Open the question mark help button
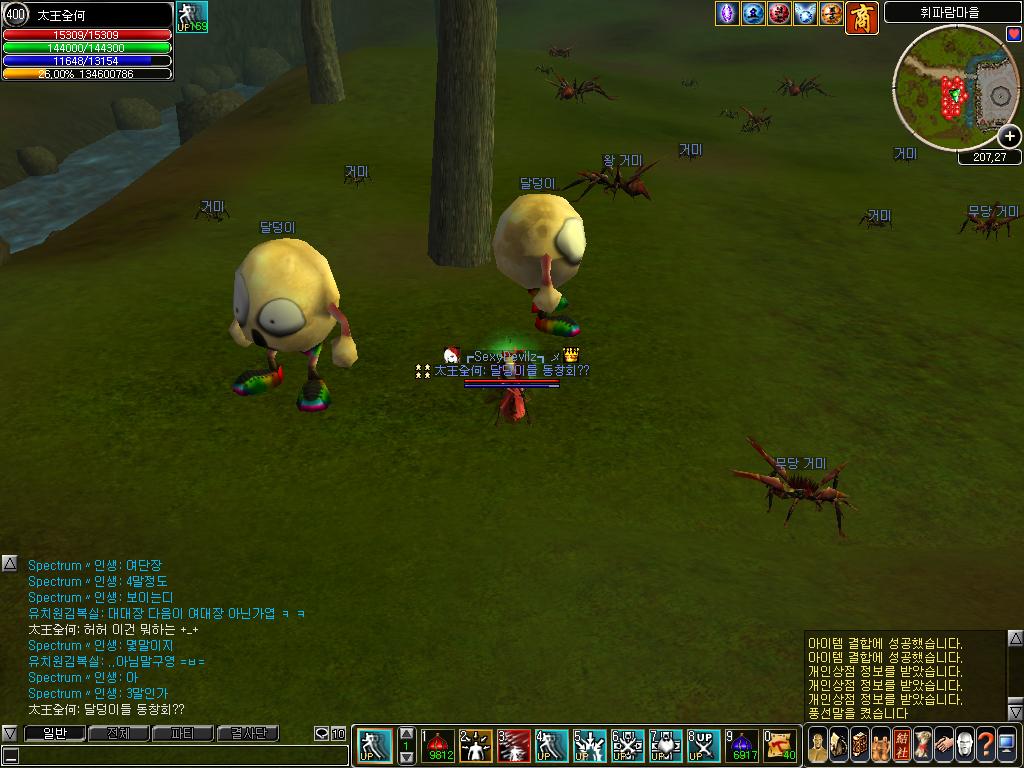Screen dimensions: 1024x768 click(x=986, y=745)
